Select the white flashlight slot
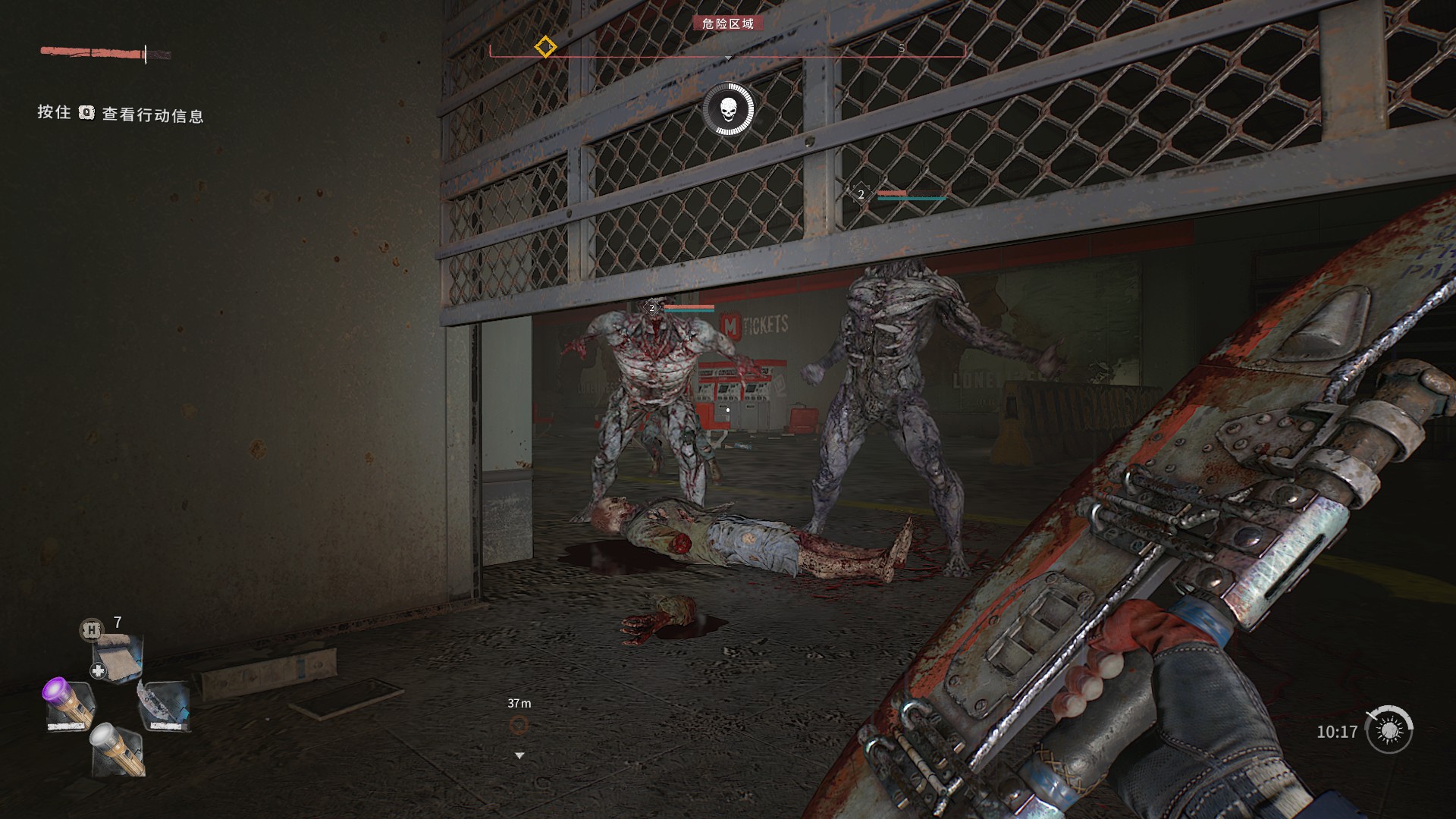The height and width of the screenshot is (819, 1456). coord(118,749)
